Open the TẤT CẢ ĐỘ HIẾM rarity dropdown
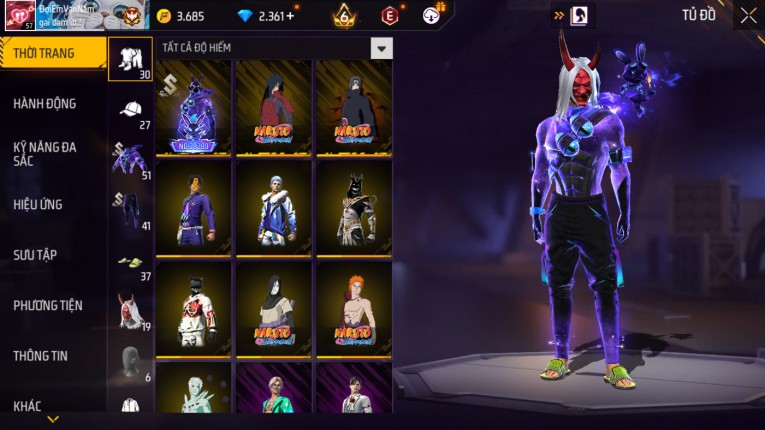 [x=381, y=48]
